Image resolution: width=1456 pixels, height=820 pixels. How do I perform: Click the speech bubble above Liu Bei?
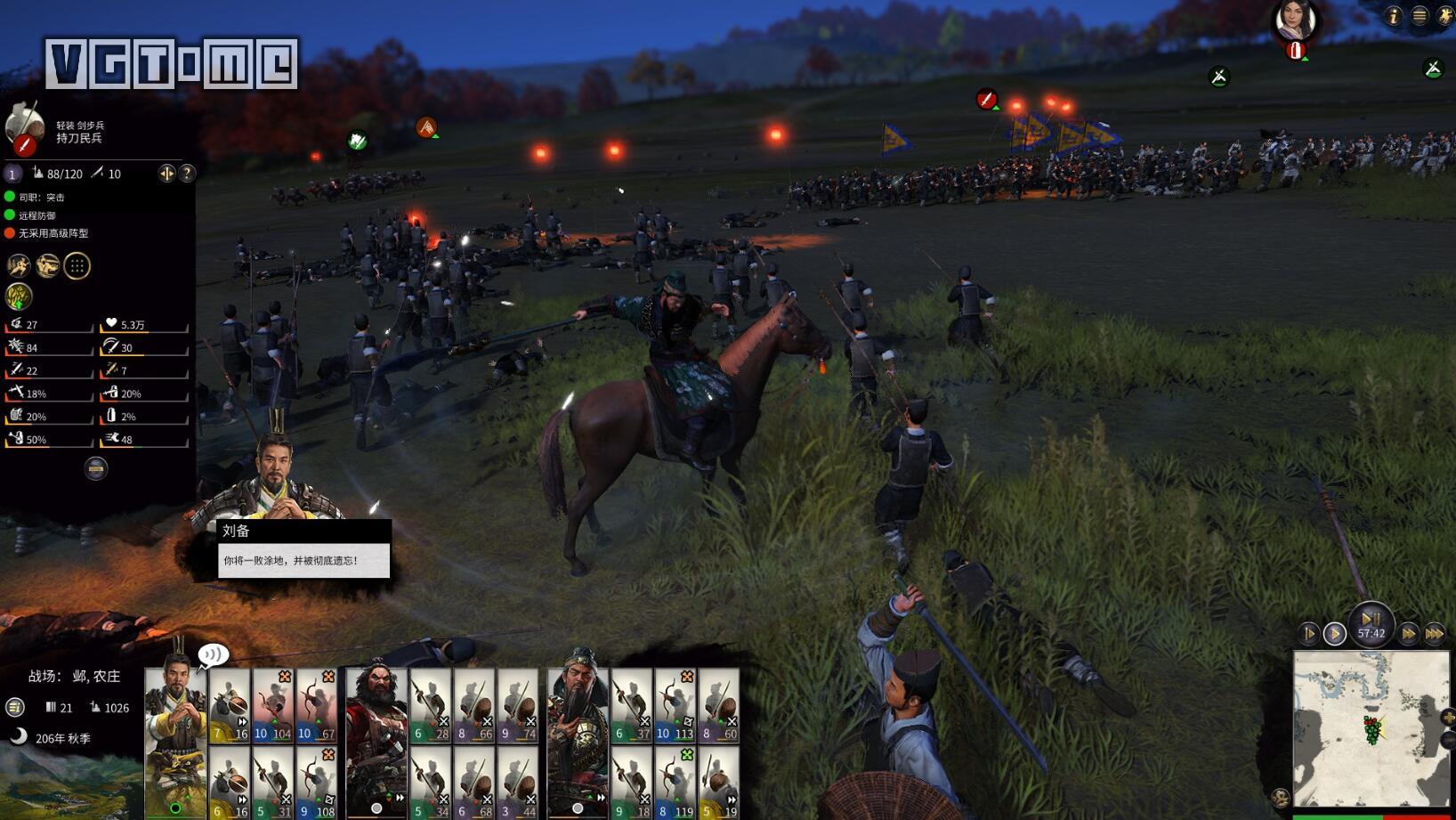coord(214,656)
